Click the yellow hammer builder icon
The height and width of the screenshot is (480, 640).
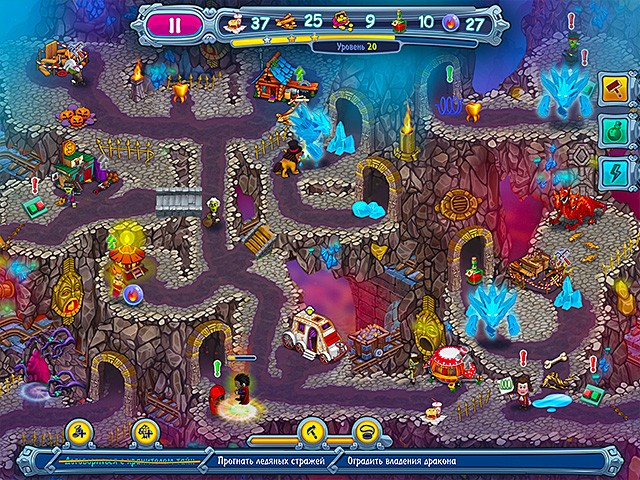pos(311,431)
